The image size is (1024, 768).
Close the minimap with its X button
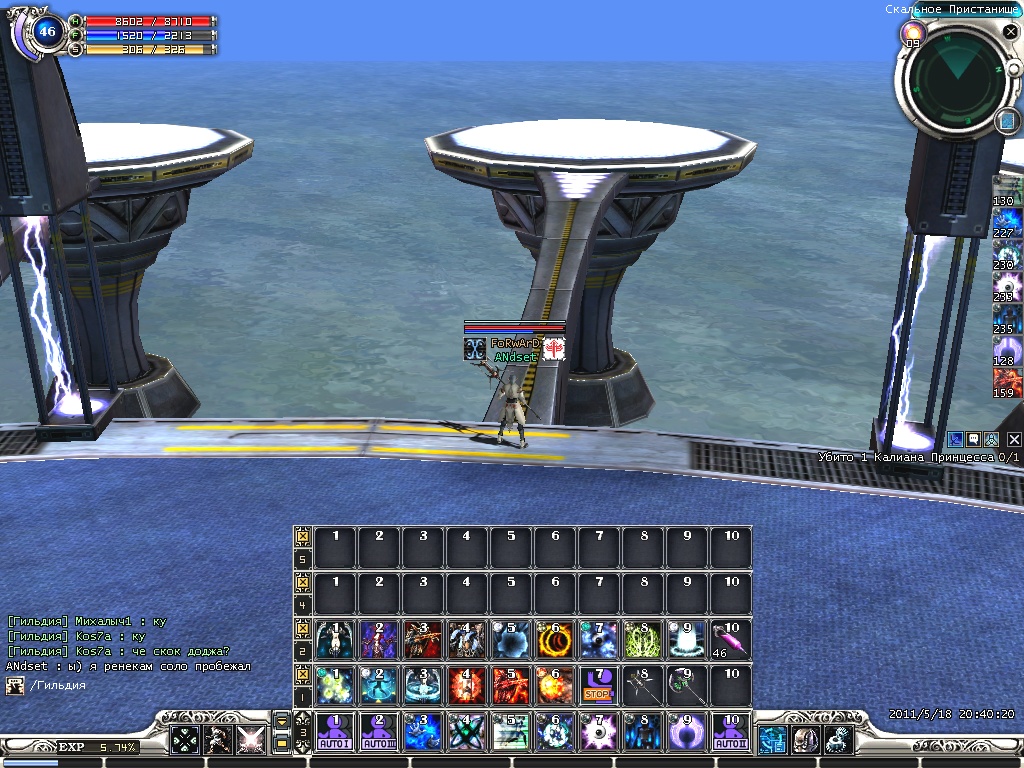click(1010, 32)
